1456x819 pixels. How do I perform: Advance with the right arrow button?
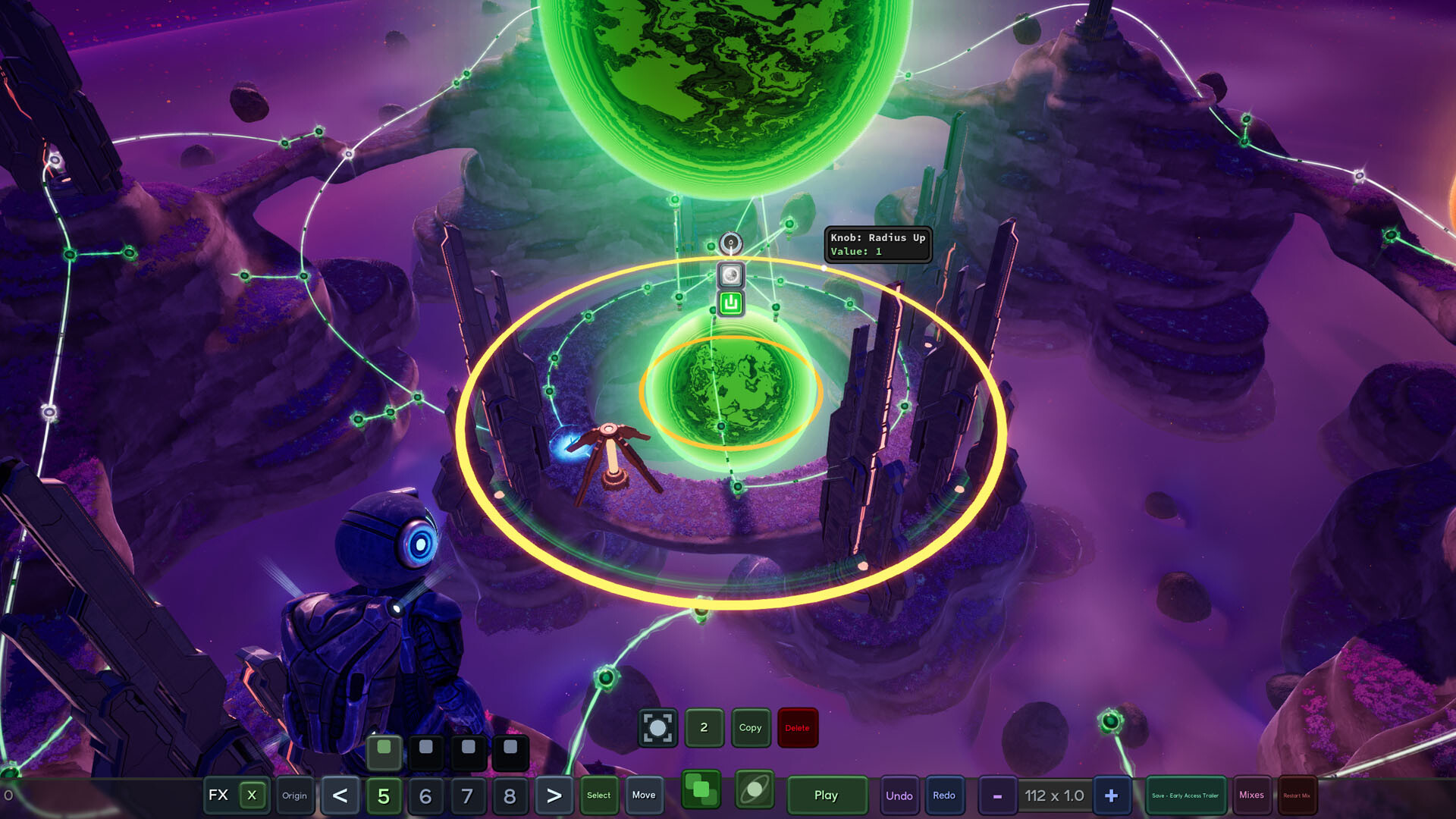pos(554,795)
